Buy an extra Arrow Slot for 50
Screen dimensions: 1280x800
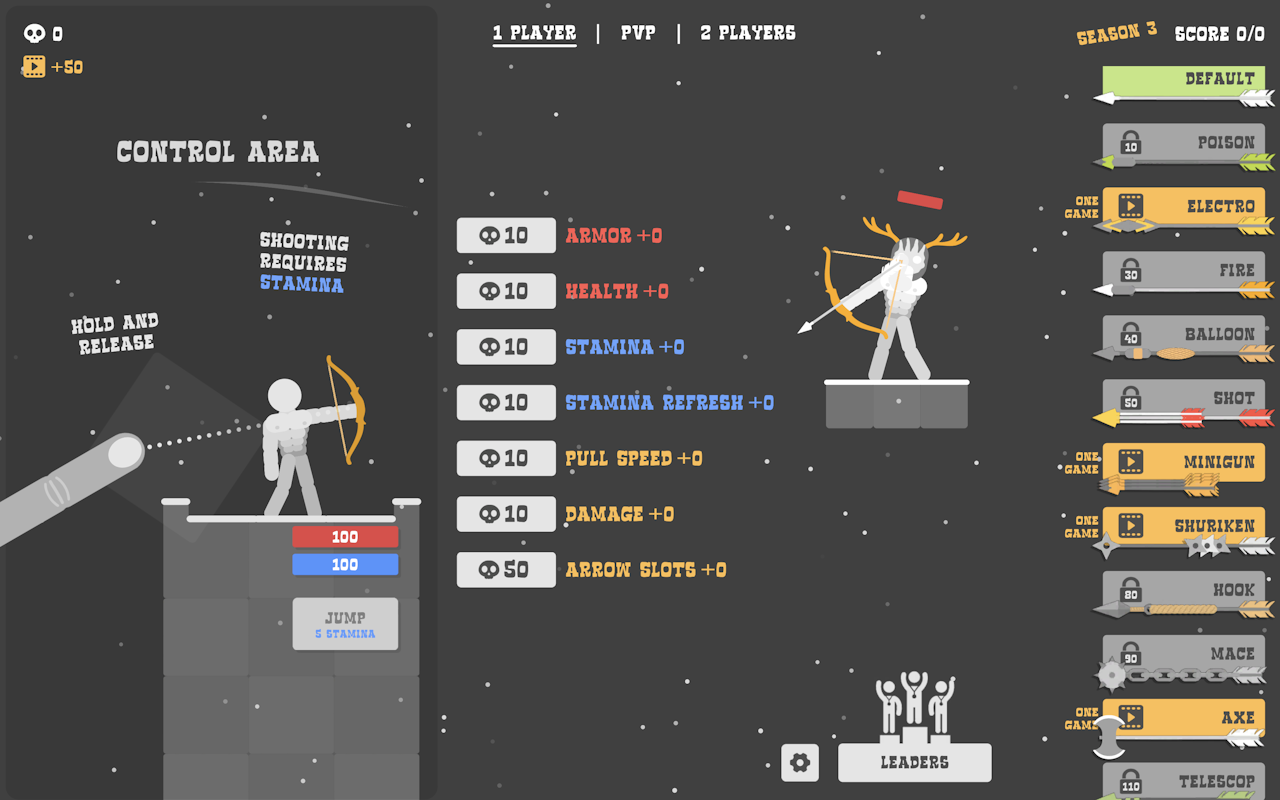pyautogui.click(x=506, y=570)
